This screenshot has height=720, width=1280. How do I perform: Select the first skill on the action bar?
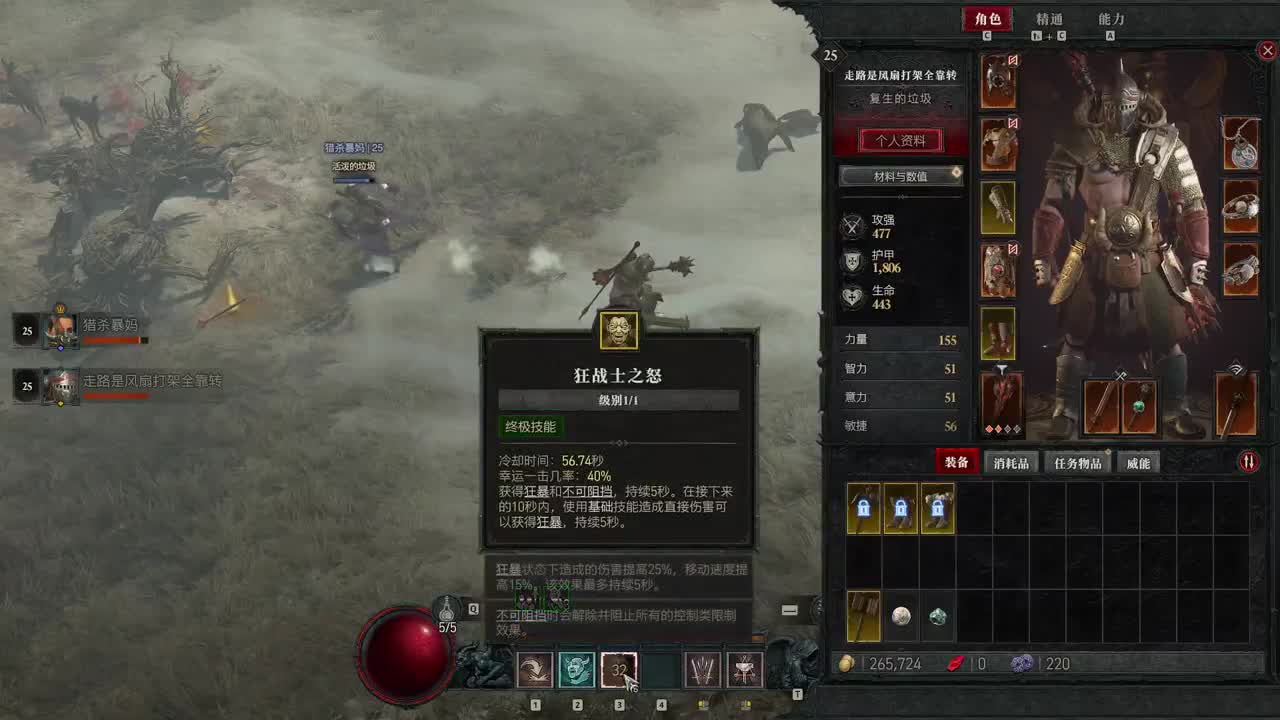pyautogui.click(x=535, y=670)
